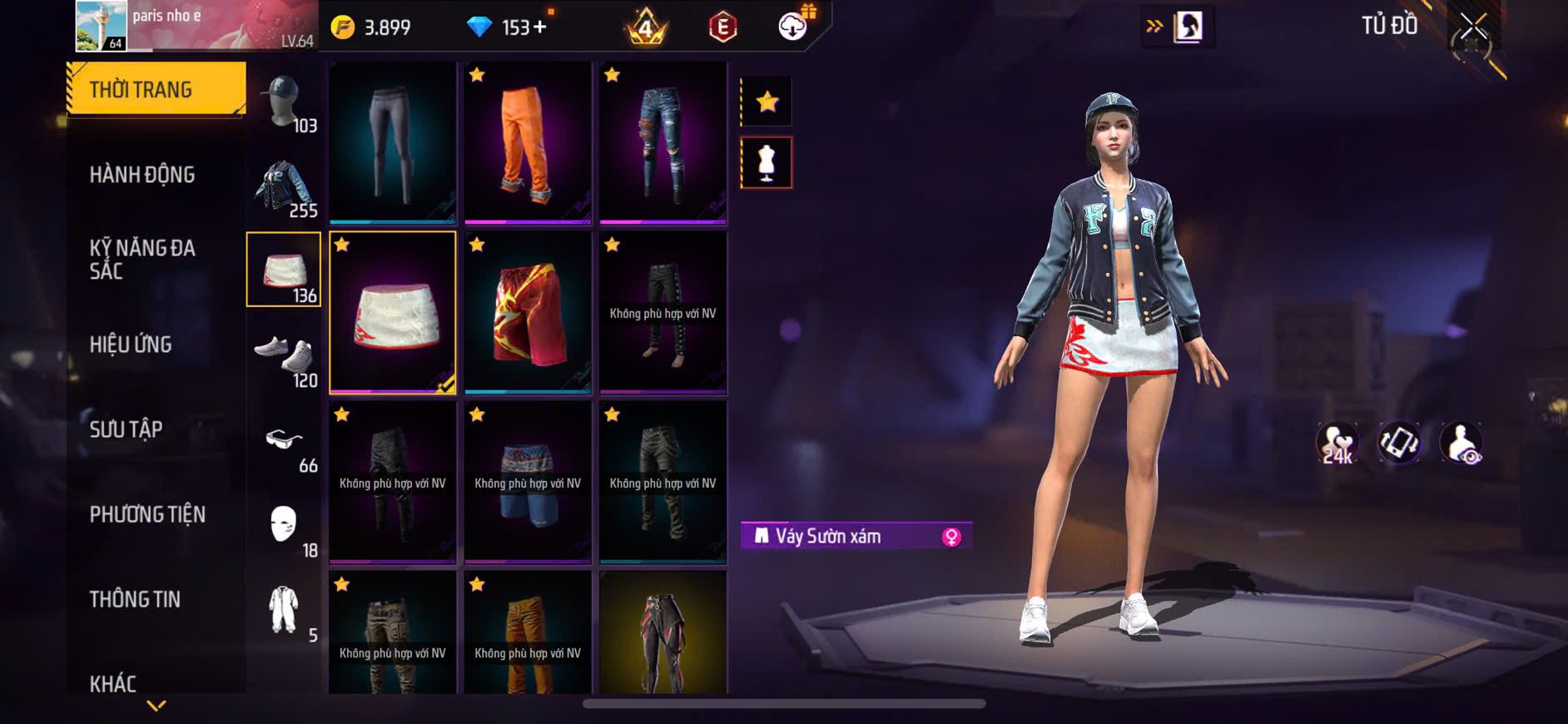1568x724 pixels.
Task: Select the ripped blue jeans
Action: 662,143
